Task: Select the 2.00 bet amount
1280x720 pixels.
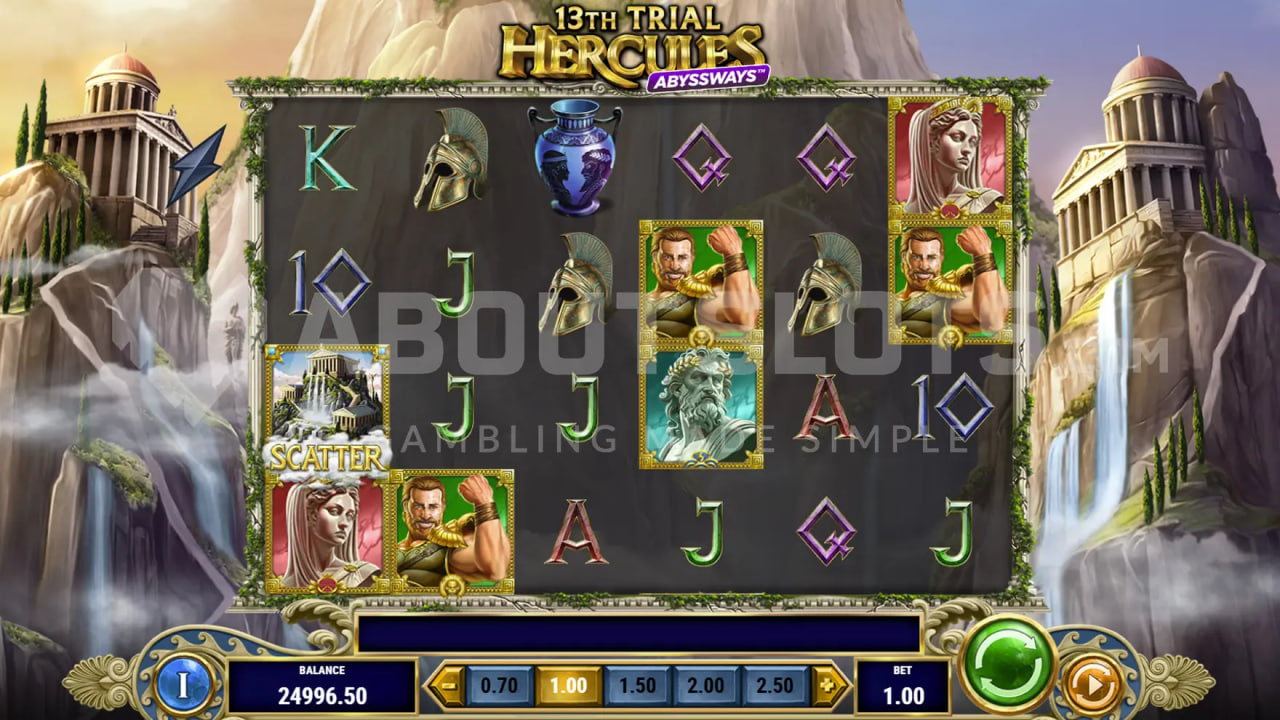Action: pyautogui.click(x=704, y=686)
